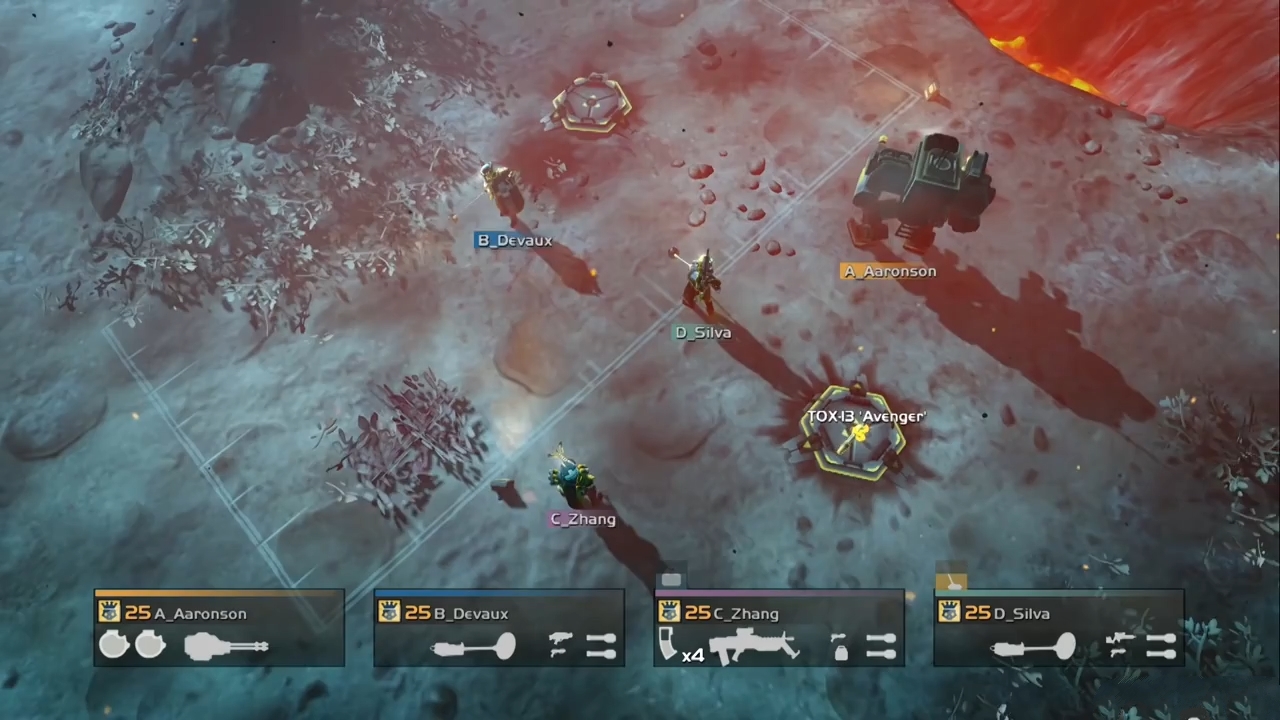Image resolution: width=1280 pixels, height=720 pixels.
Task: Click C_Zhang's ammo magazine icon
Action: point(670,644)
